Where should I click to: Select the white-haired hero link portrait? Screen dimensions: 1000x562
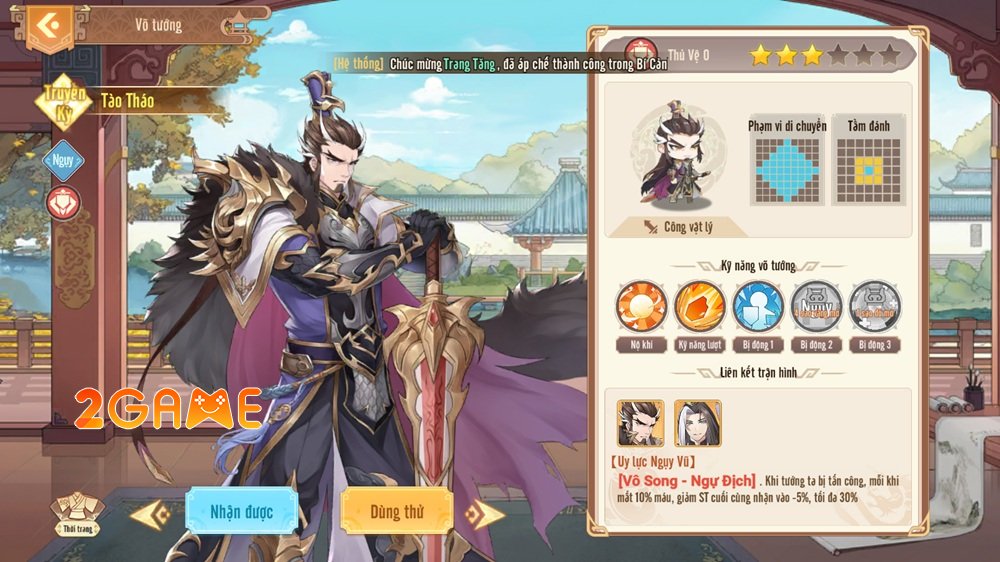698,423
